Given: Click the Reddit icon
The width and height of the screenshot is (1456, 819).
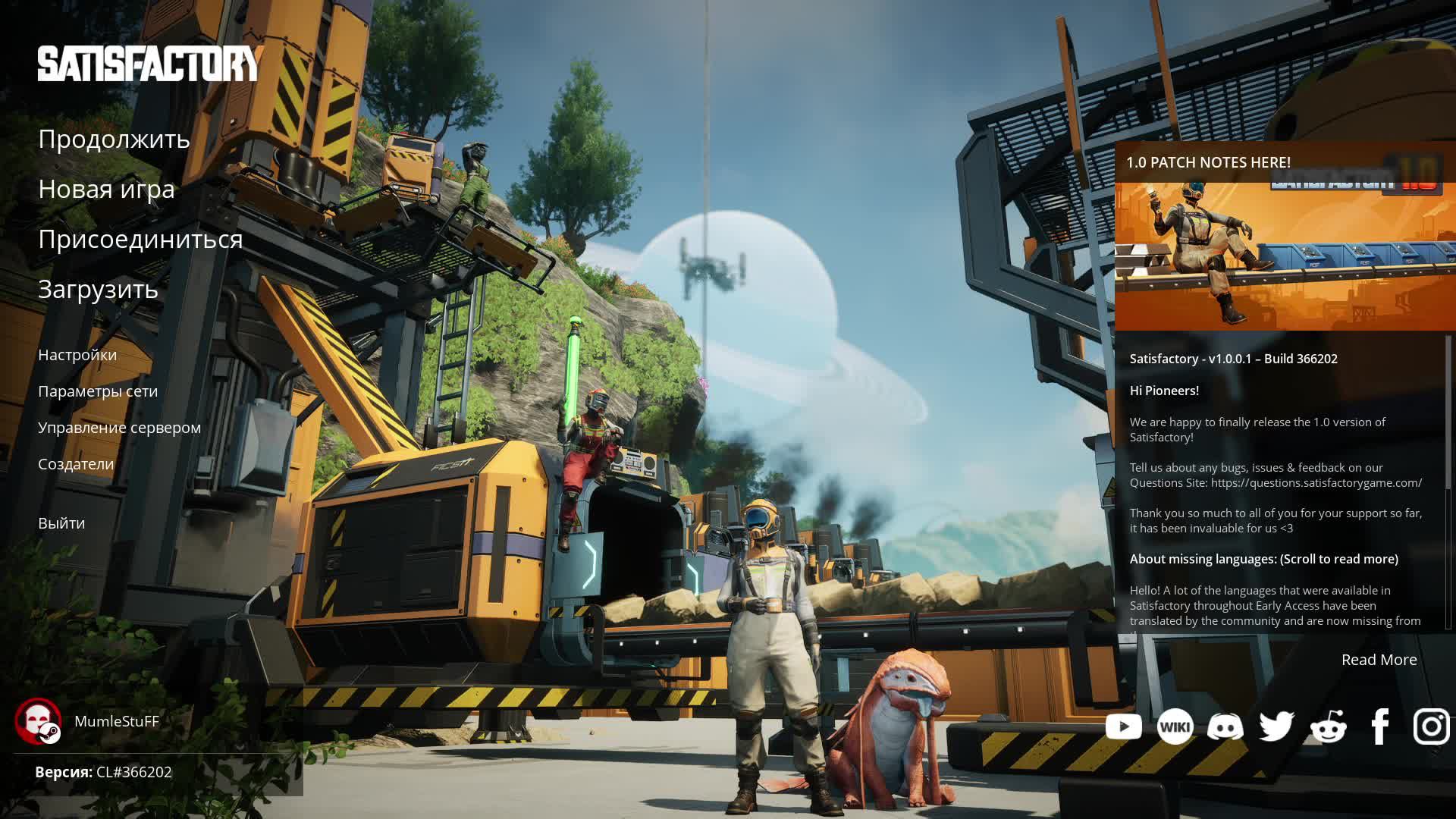Looking at the screenshot, I should click(1328, 726).
